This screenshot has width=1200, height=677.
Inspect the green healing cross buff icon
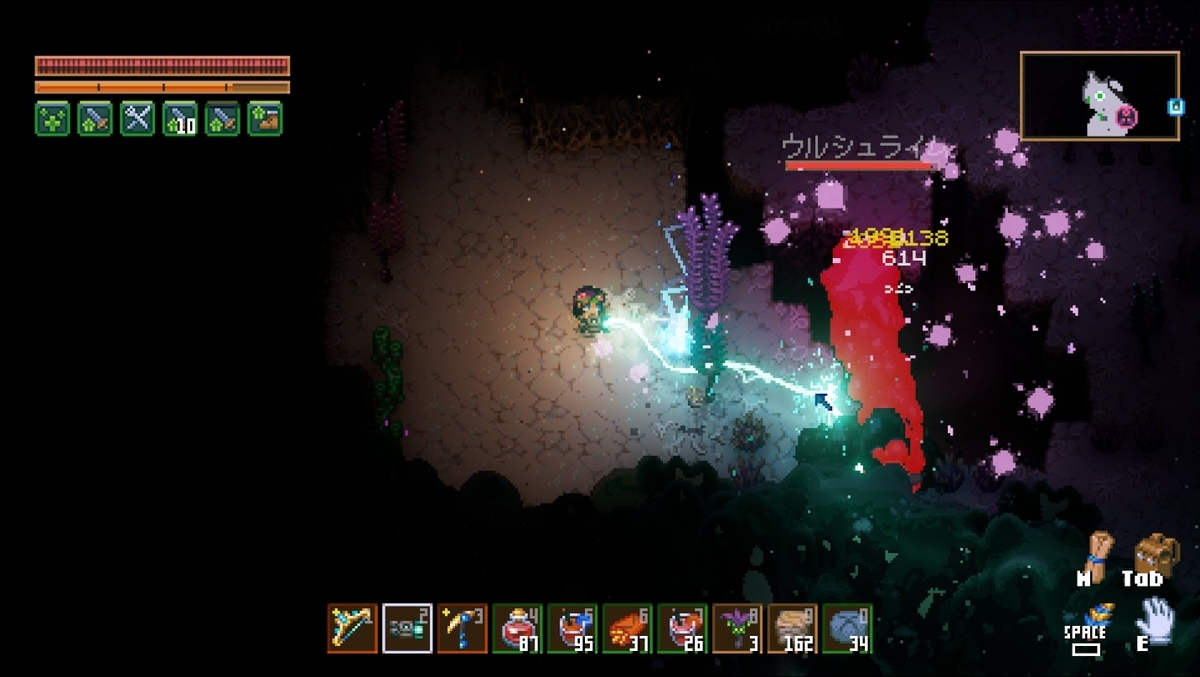pyautogui.click(x=52, y=119)
